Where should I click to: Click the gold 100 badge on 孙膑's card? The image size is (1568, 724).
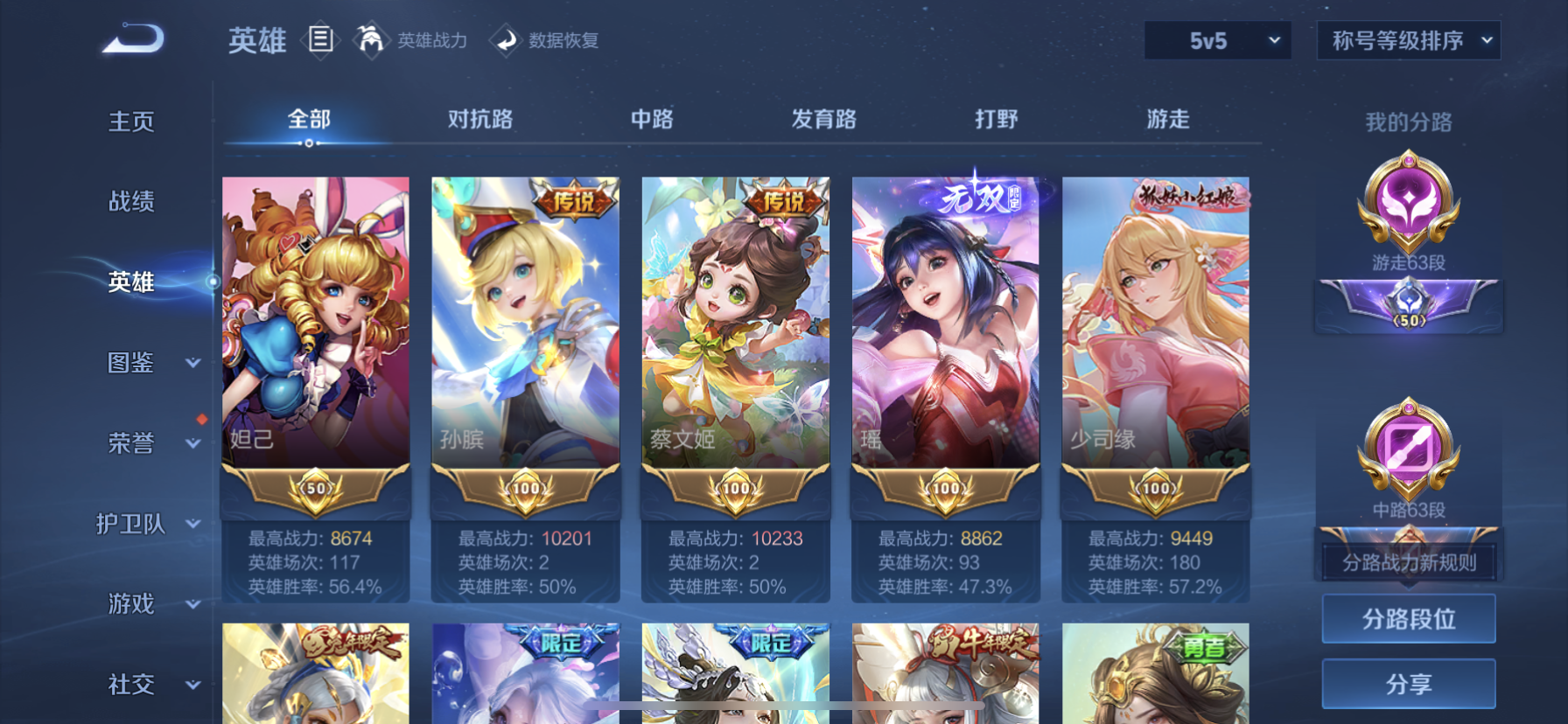524,490
